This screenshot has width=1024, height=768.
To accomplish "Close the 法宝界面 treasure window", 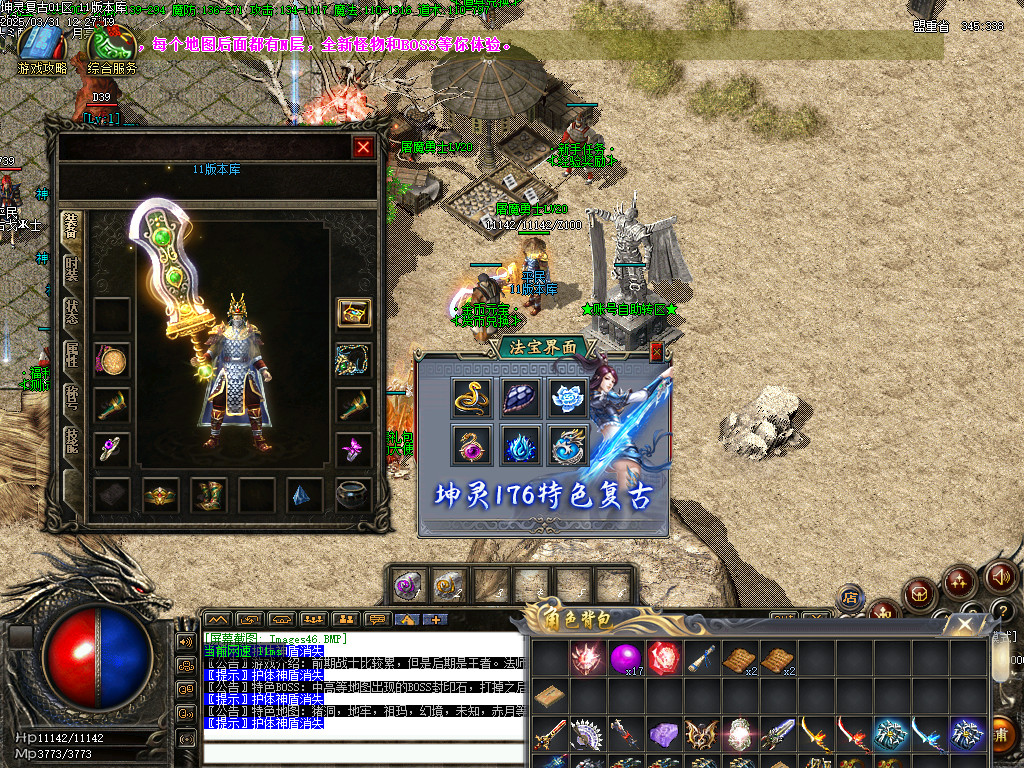I will pos(657,351).
